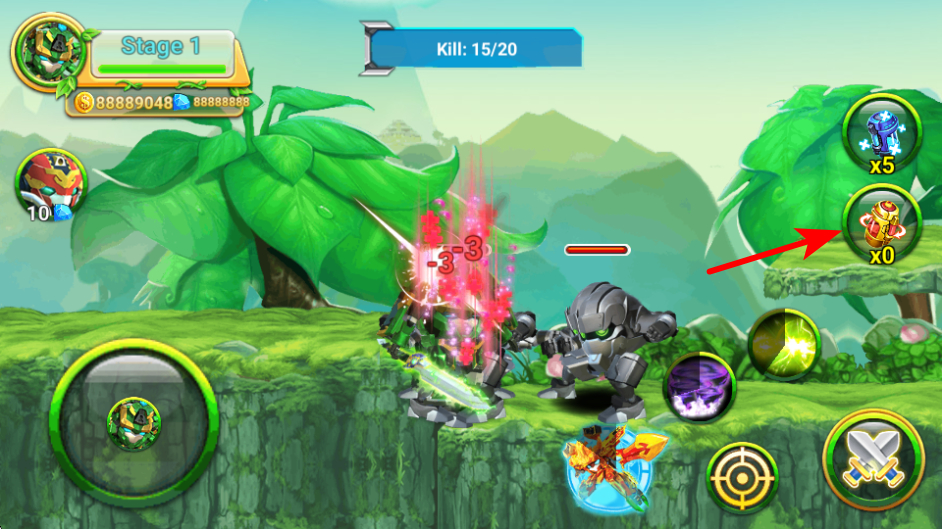Activate the green lightning slash skill
Screen dimensions: 942x529
pyautogui.click(x=784, y=344)
